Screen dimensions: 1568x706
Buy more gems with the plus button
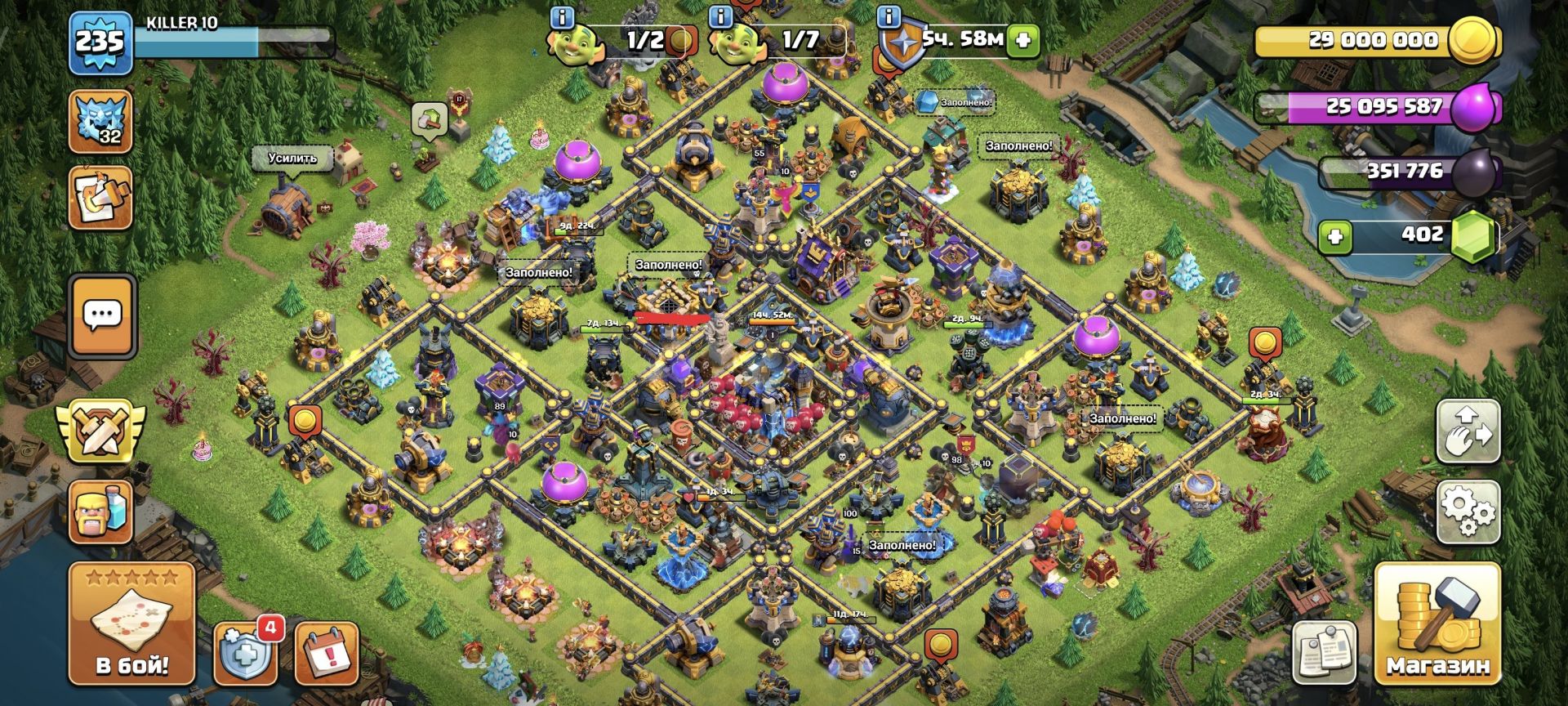[1335, 237]
